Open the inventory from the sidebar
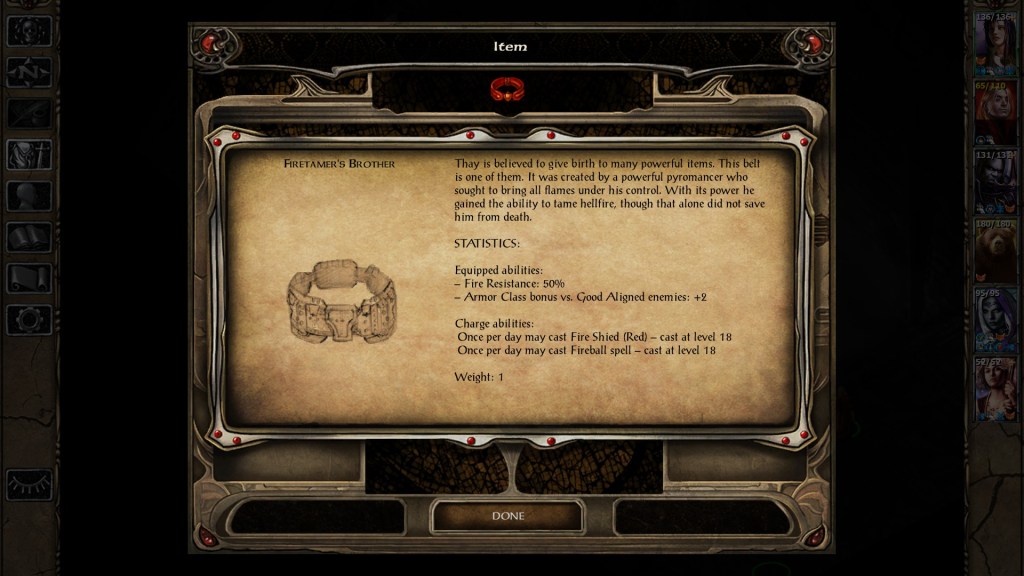This screenshot has height=576, width=1024. tap(28, 196)
